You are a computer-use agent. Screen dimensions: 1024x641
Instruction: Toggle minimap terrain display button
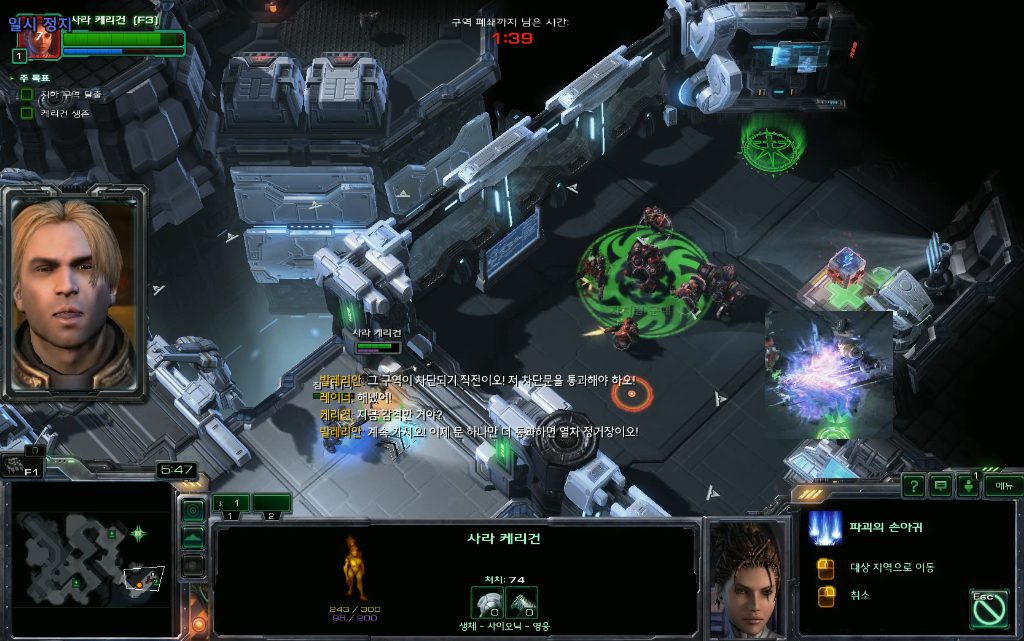click(x=193, y=538)
